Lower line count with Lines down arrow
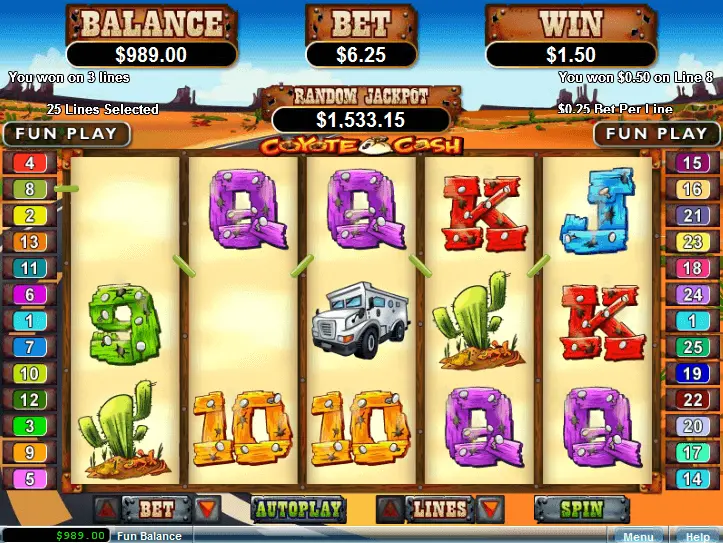 490,509
